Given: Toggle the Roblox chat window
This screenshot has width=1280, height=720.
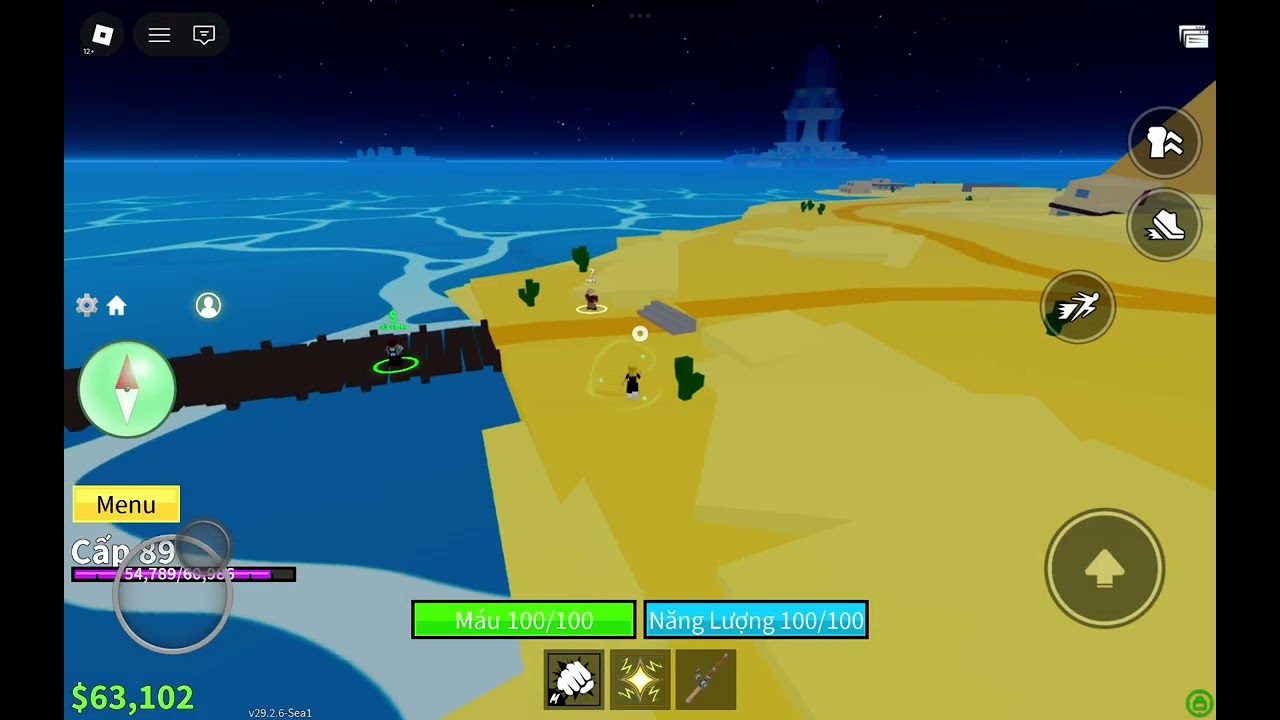Looking at the screenshot, I should click(204, 36).
